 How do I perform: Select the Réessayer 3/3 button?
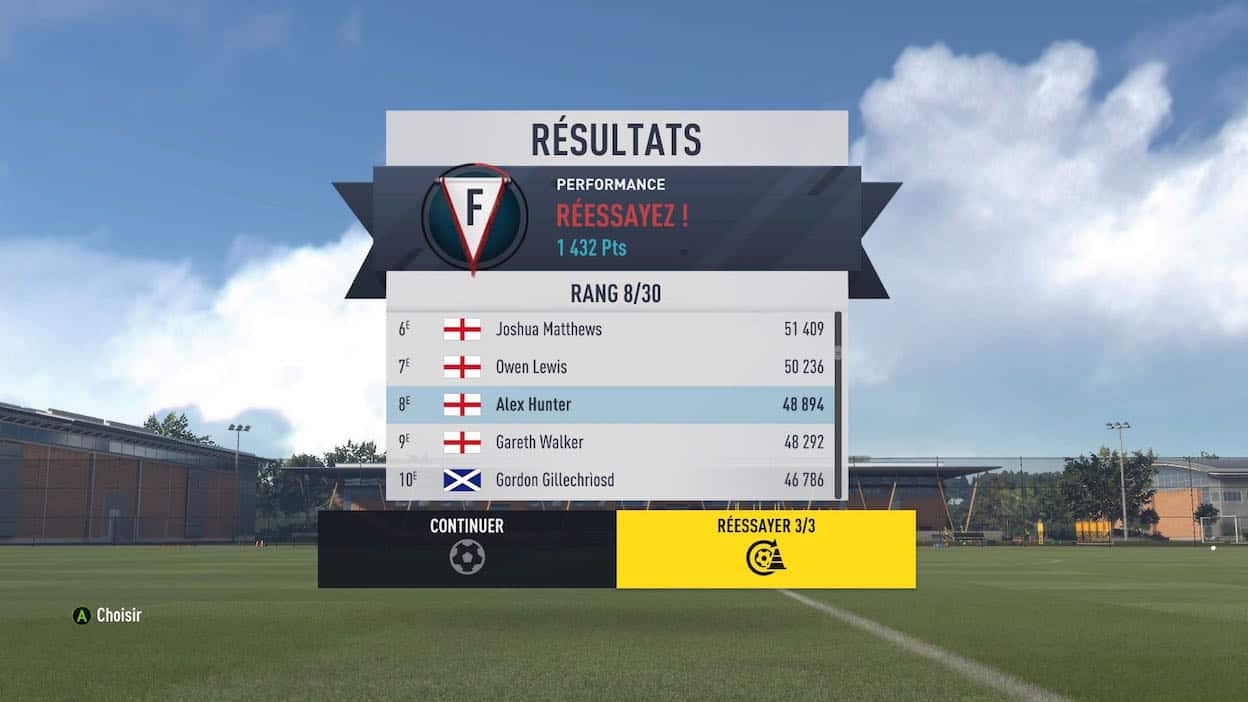766,549
